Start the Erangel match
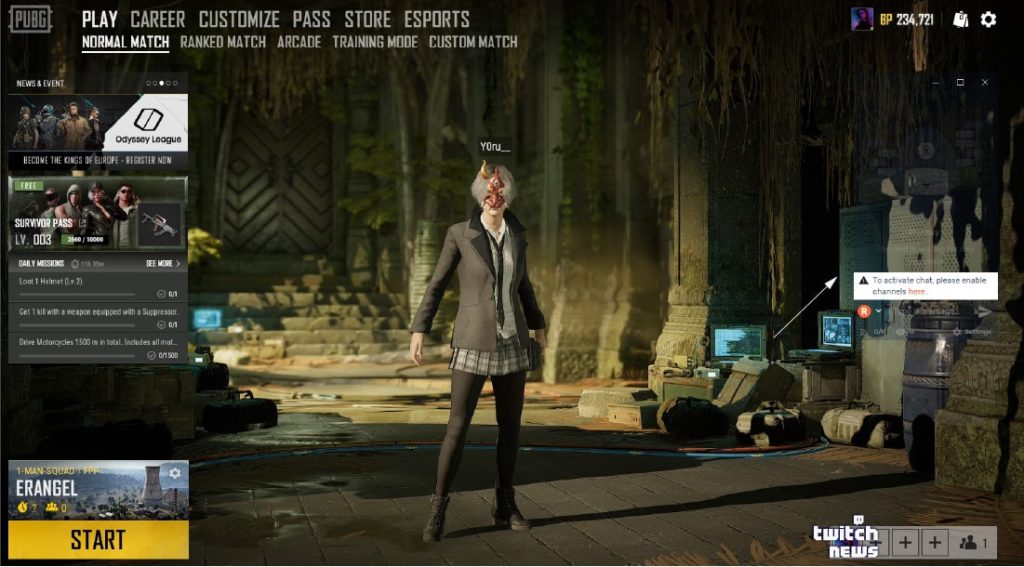The width and height of the screenshot is (1024, 567). click(x=98, y=540)
